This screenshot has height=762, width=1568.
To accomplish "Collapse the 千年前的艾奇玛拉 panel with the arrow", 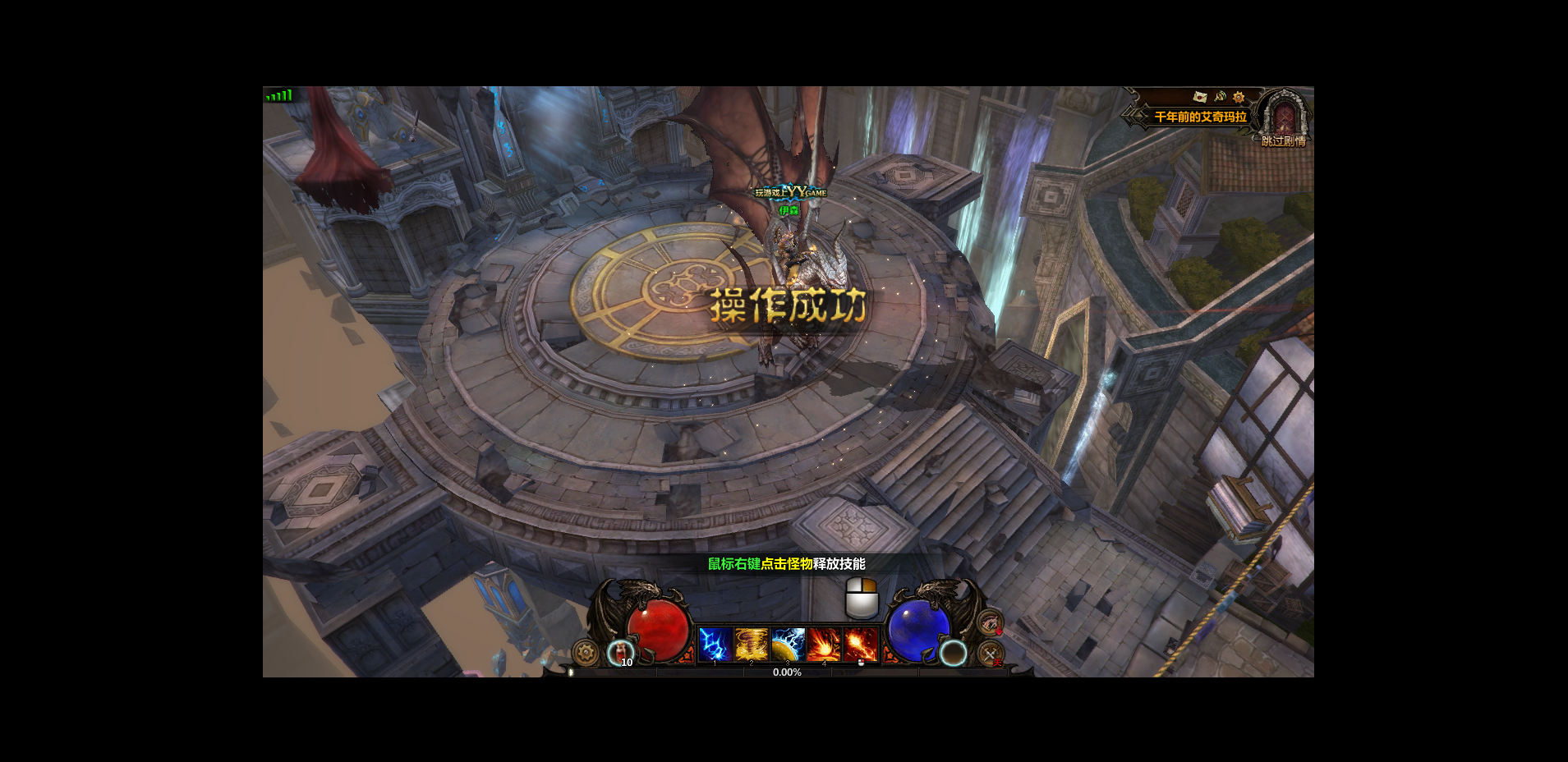I will pyautogui.click(x=1137, y=117).
